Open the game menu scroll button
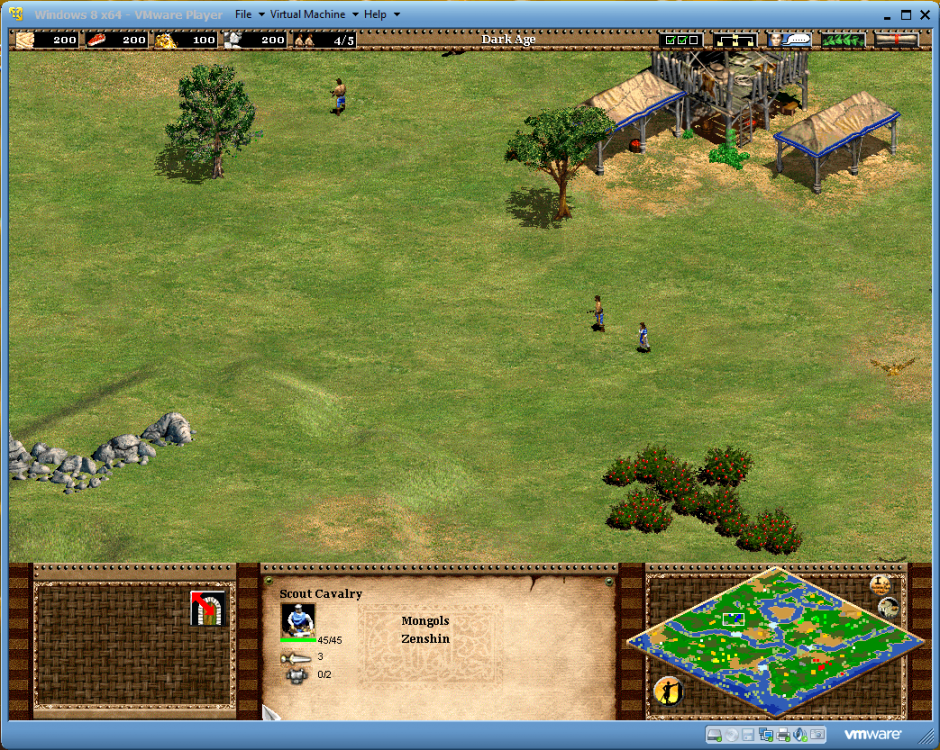Screen dimensions: 940x750 896,40
